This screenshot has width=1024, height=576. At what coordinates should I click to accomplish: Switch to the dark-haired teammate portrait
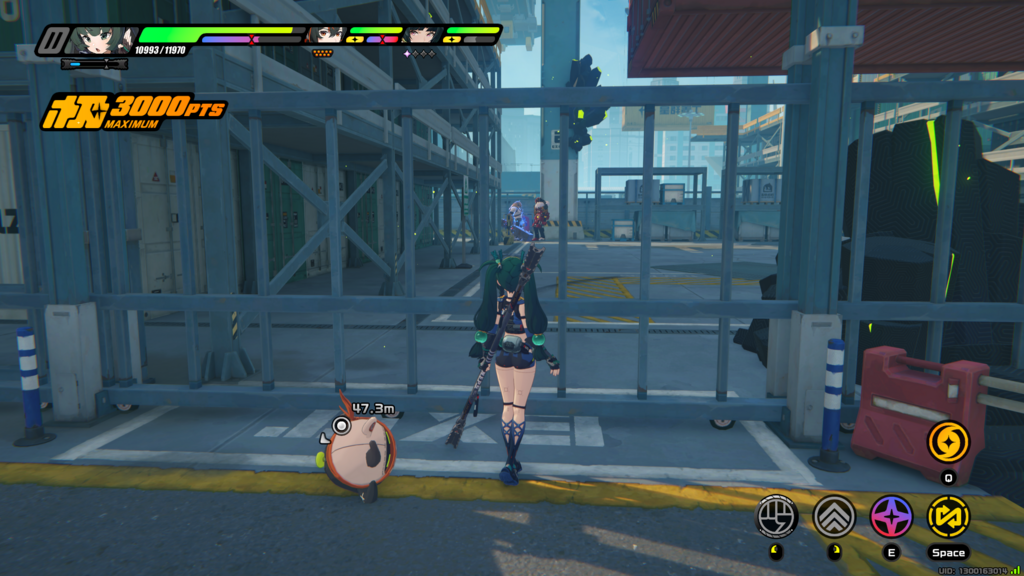422,36
